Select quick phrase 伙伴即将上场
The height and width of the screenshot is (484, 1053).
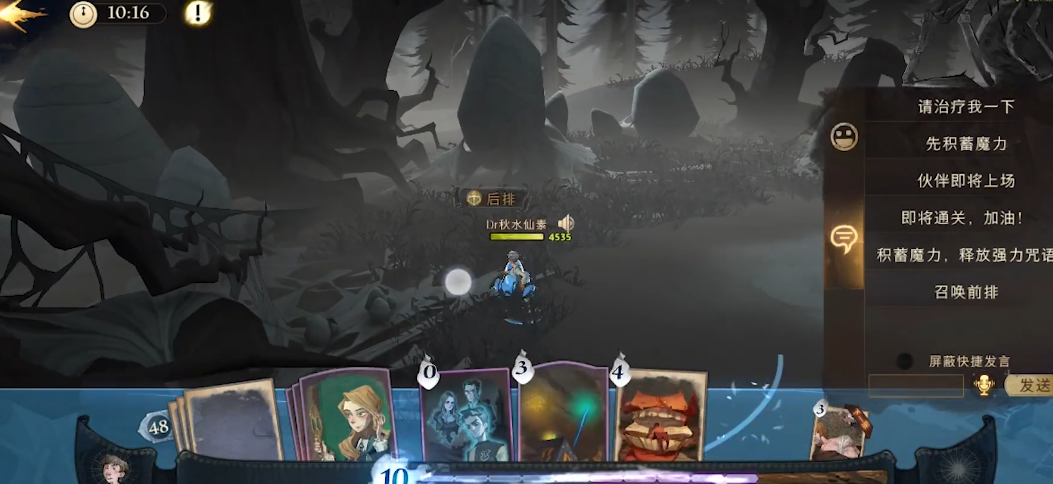(x=952, y=181)
